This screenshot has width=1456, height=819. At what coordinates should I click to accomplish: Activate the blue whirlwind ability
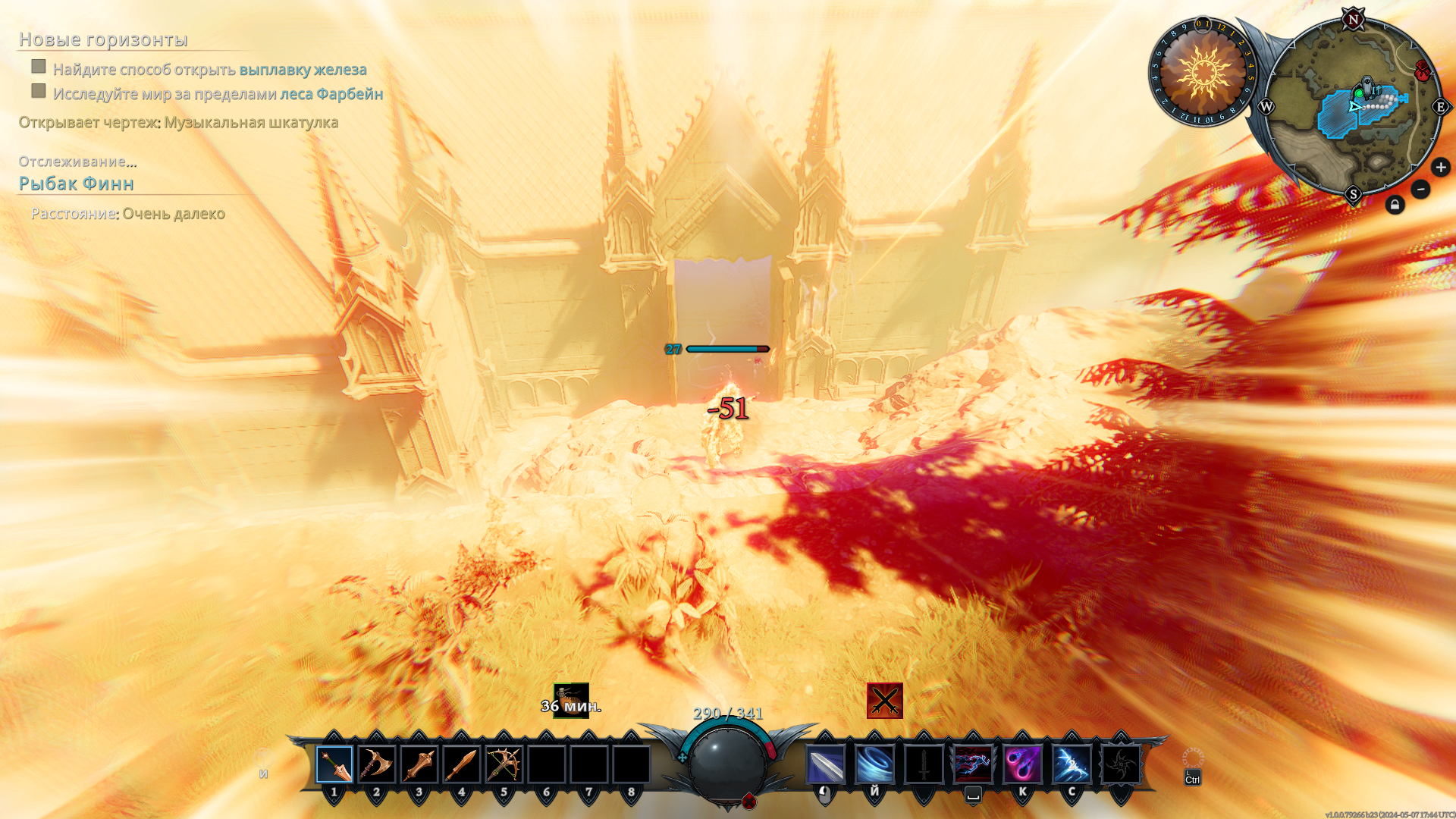tap(874, 764)
